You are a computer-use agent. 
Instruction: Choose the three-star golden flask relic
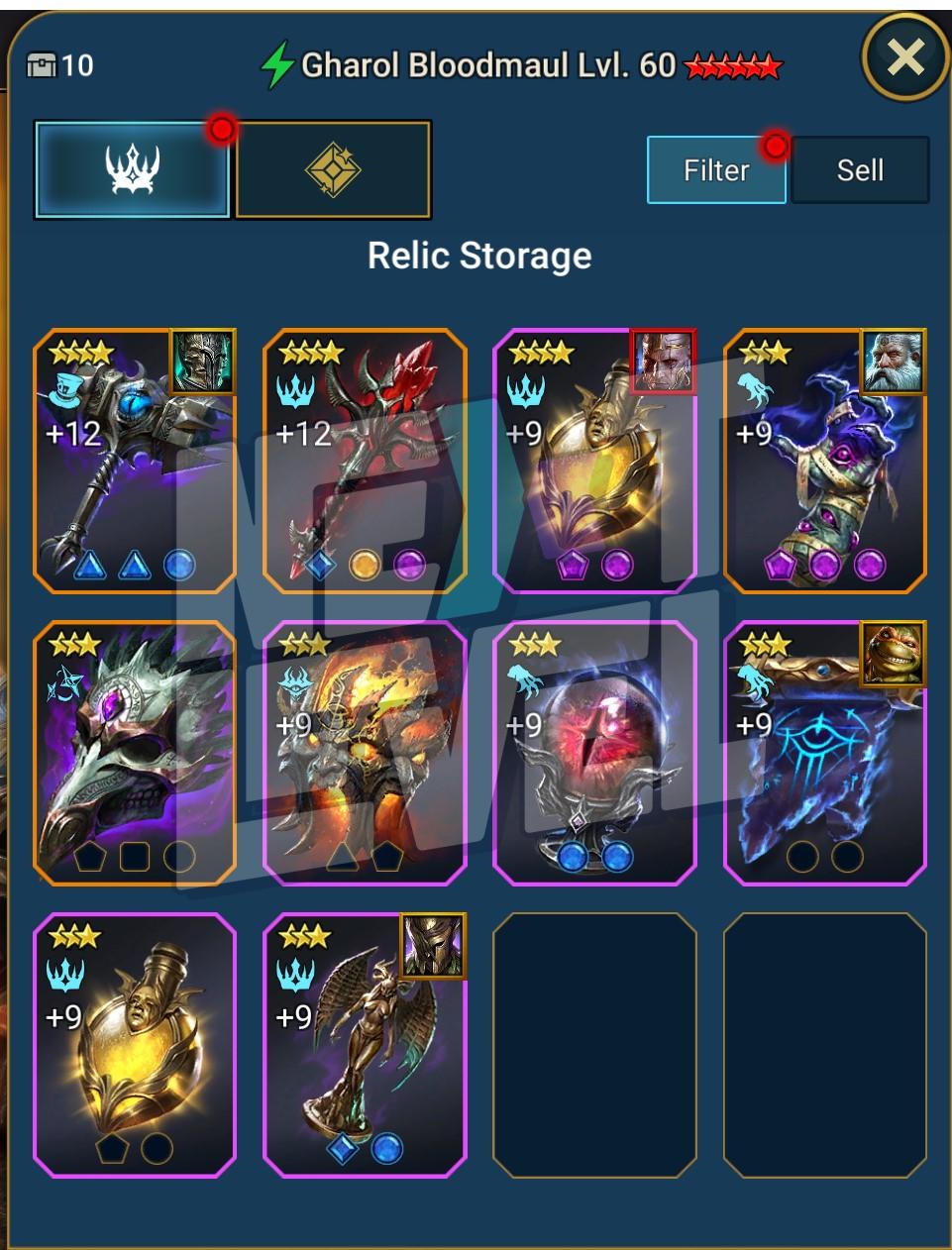tap(594, 462)
